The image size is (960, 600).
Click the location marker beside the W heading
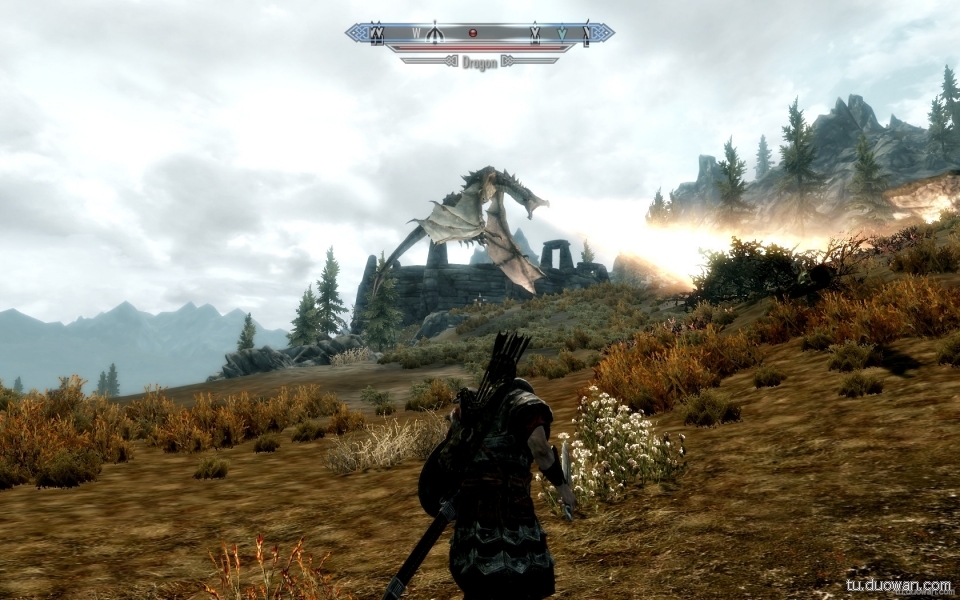tap(434, 33)
